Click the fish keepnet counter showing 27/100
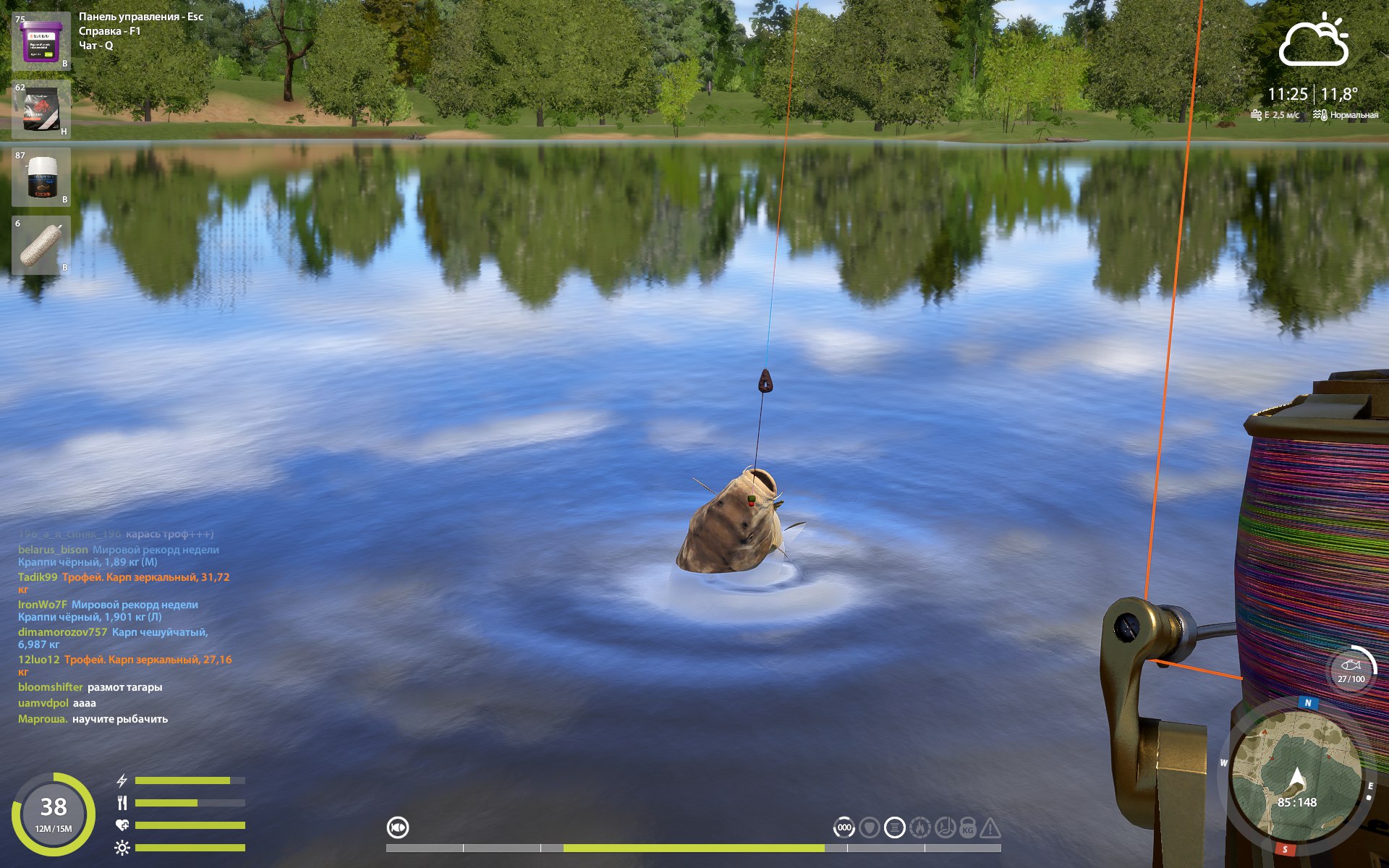Image resolution: width=1389 pixels, height=868 pixels. [x=1351, y=670]
